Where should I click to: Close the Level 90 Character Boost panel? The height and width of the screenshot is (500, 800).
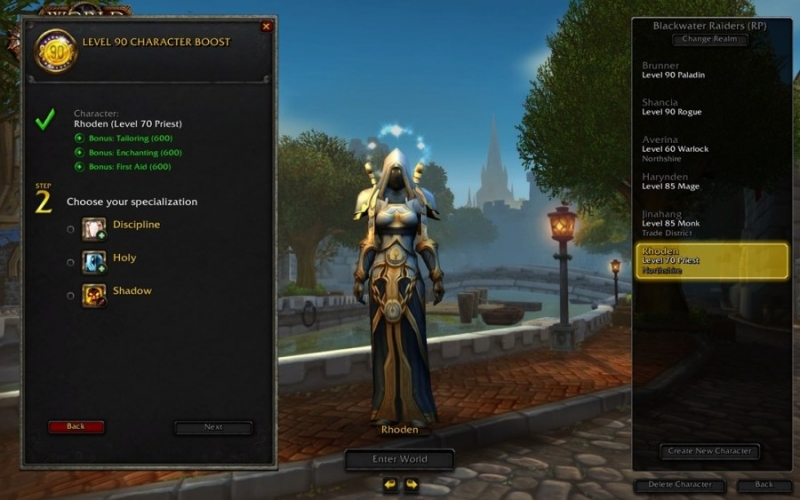click(x=266, y=27)
